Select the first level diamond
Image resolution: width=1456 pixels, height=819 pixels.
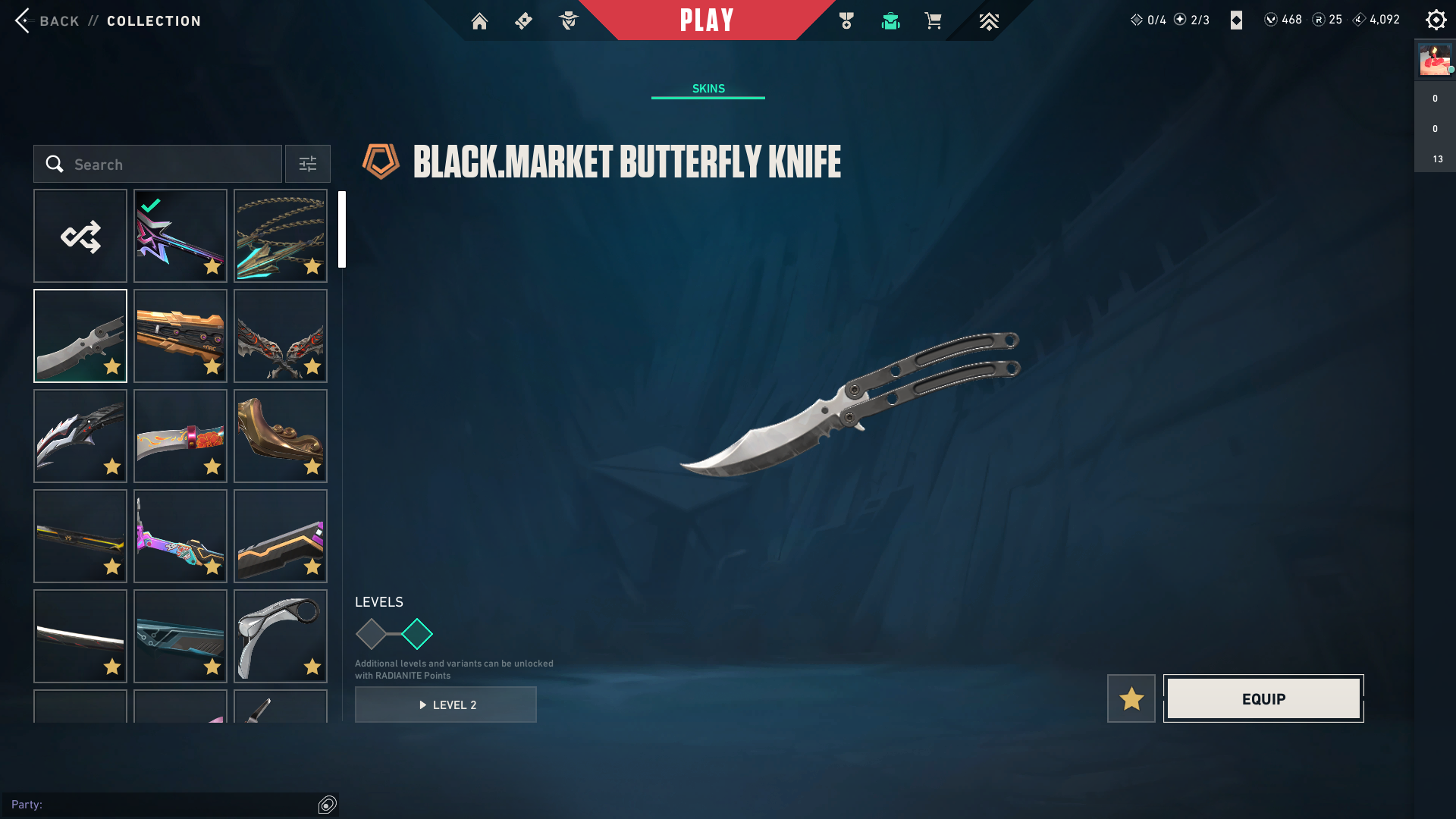[x=372, y=634]
